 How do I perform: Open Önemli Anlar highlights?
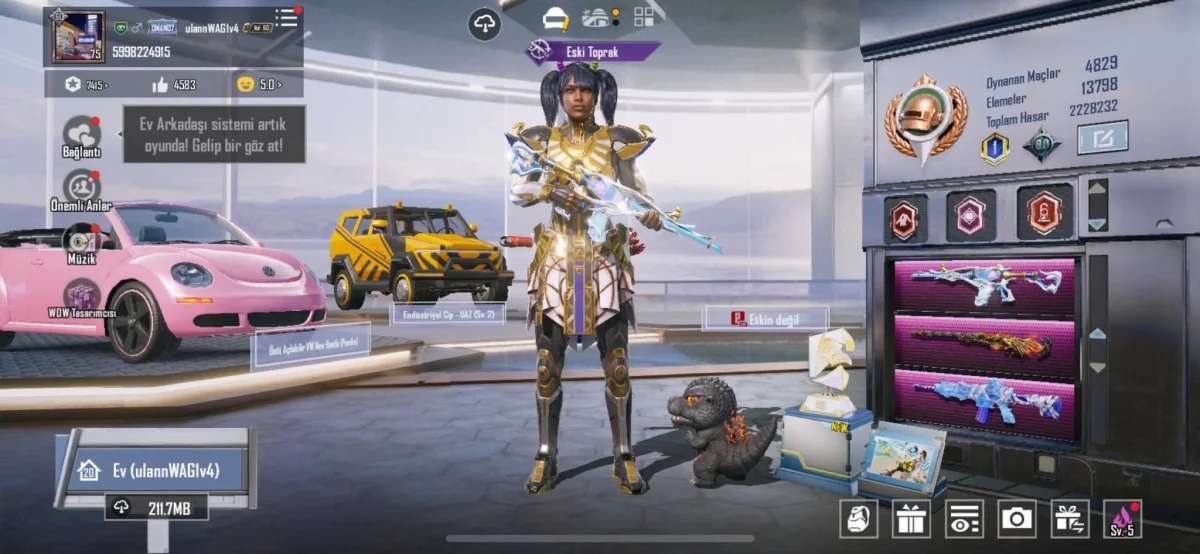coord(81,188)
